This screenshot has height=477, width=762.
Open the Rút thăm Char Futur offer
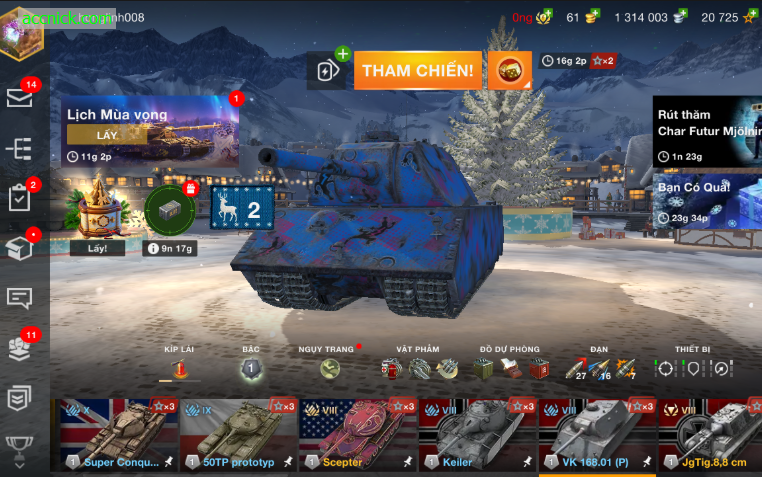707,130
